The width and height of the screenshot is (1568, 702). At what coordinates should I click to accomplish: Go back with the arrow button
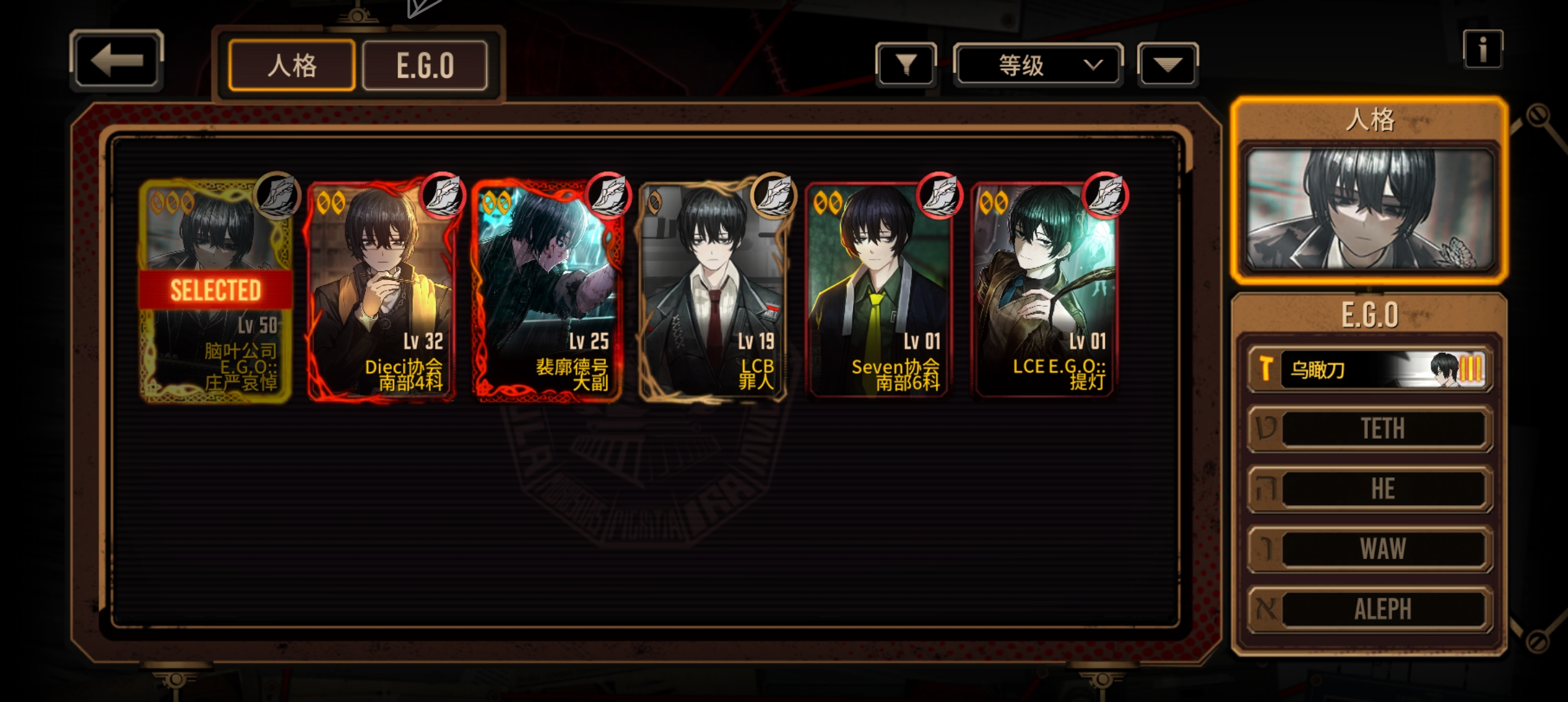point(116,60)
